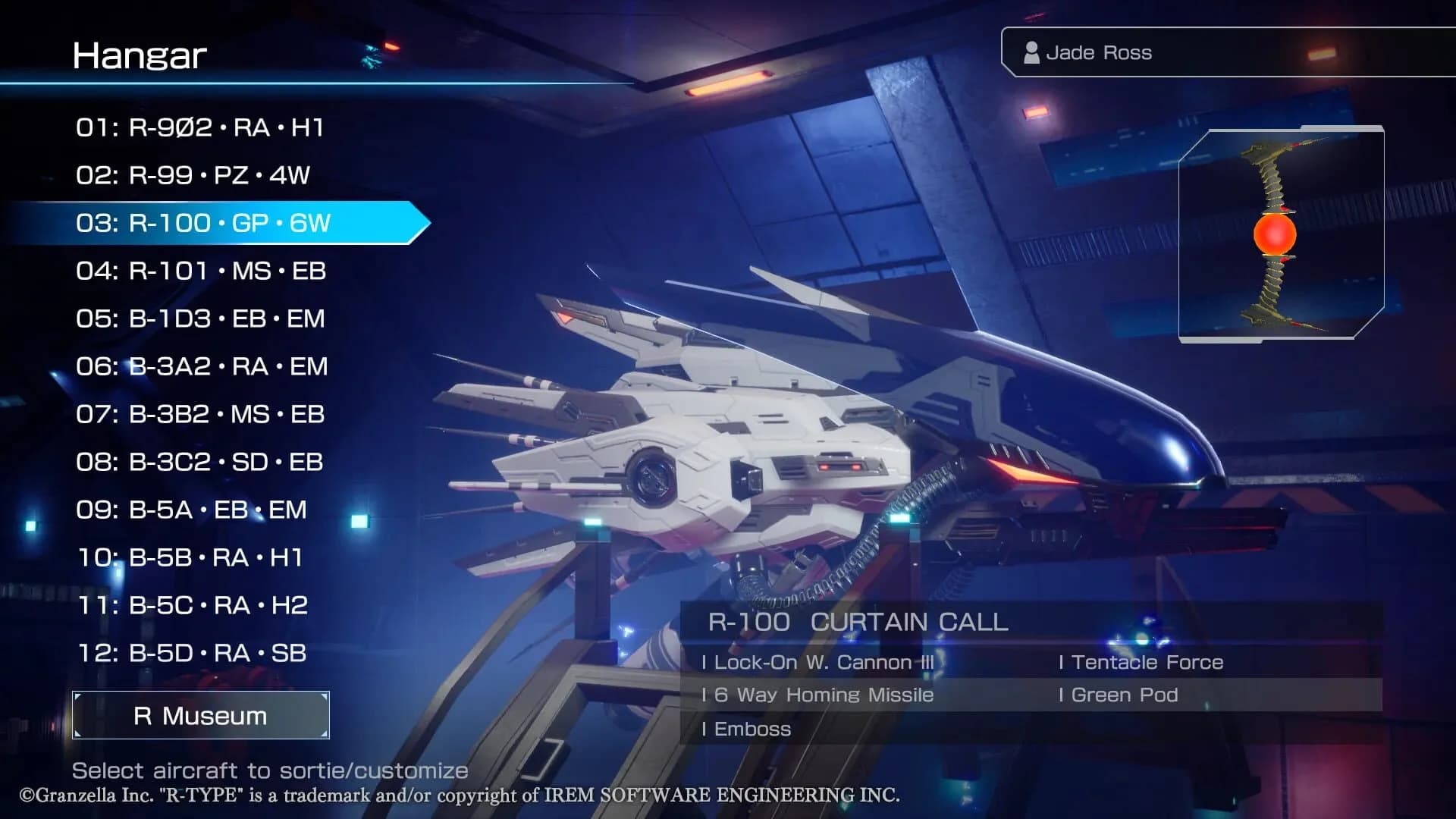Select the Green Pod bit loadout
The width and height of the screenshot is (1456, 819).
click(1121, 695)
